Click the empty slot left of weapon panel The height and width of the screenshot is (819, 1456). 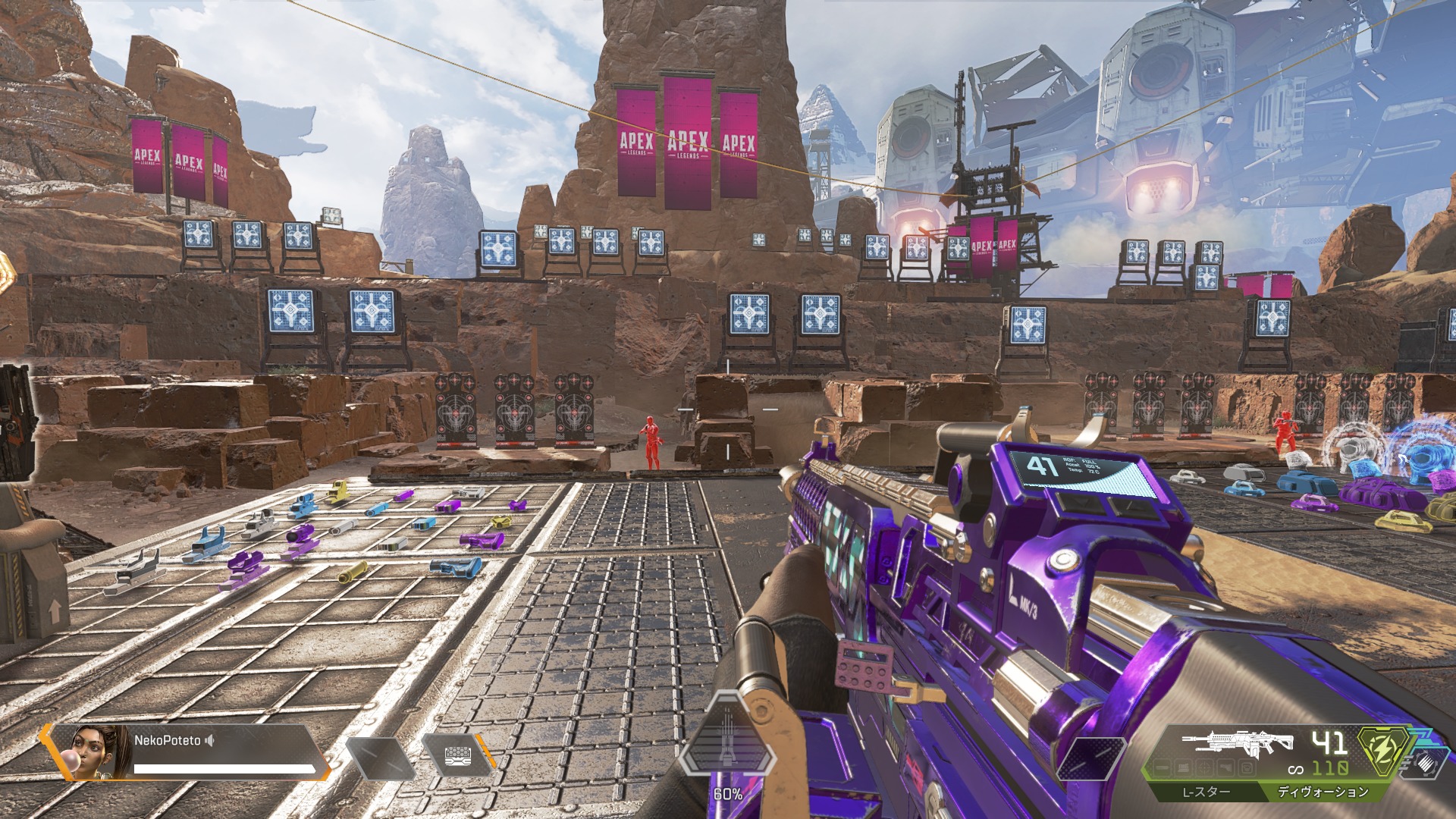pyautogui.click(x=1093, y=757)
